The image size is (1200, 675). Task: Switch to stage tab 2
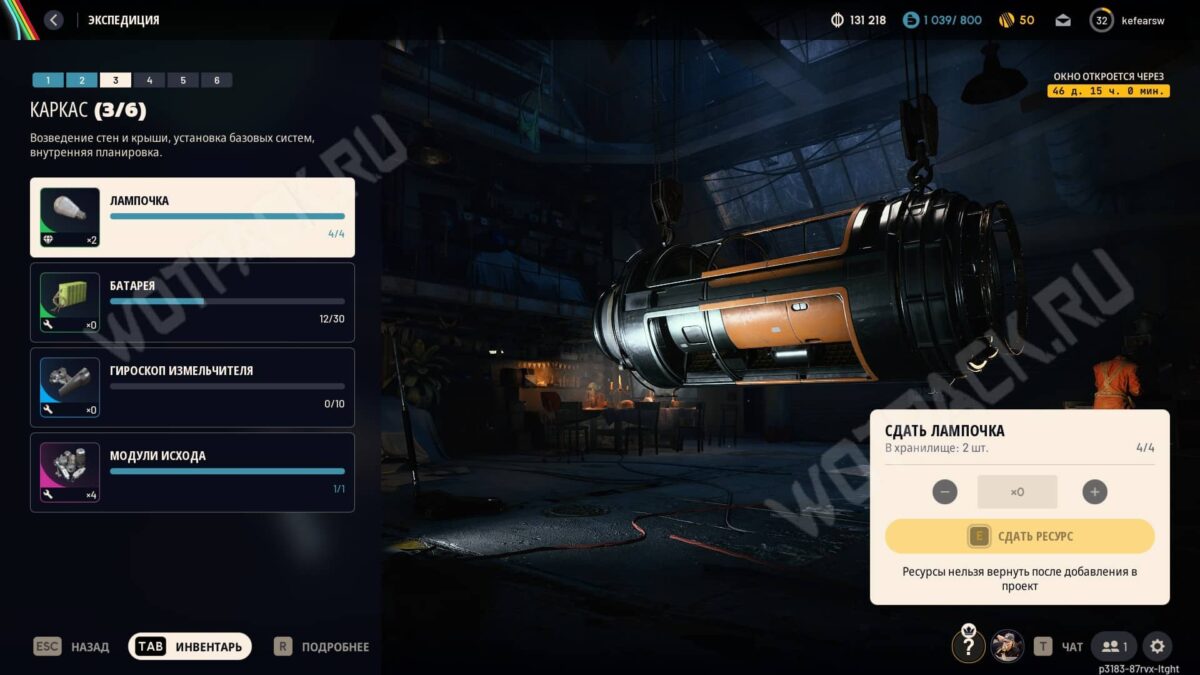pos(82,80)
